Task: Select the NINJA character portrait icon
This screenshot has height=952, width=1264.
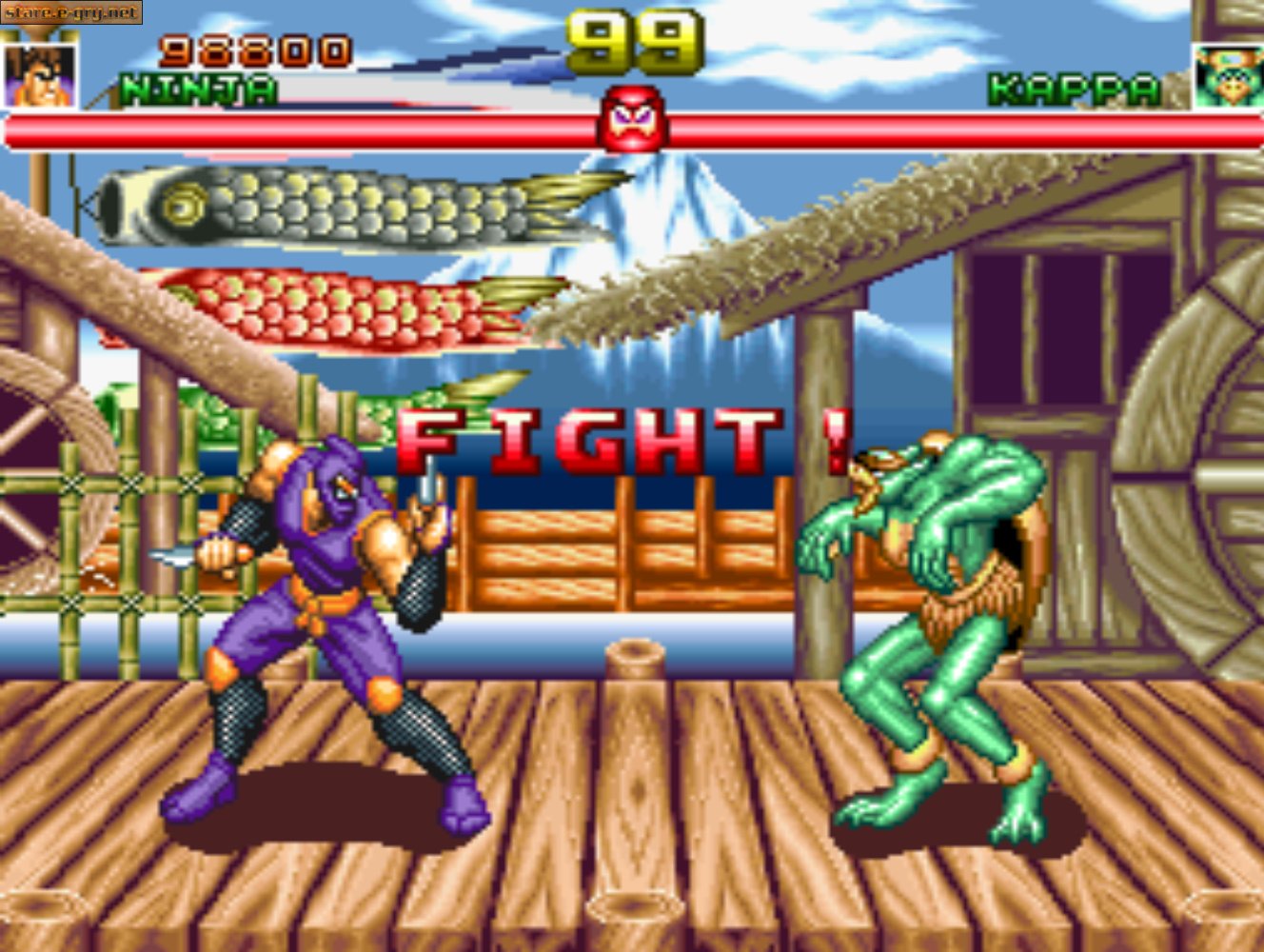Action: [x=39, y=77]
